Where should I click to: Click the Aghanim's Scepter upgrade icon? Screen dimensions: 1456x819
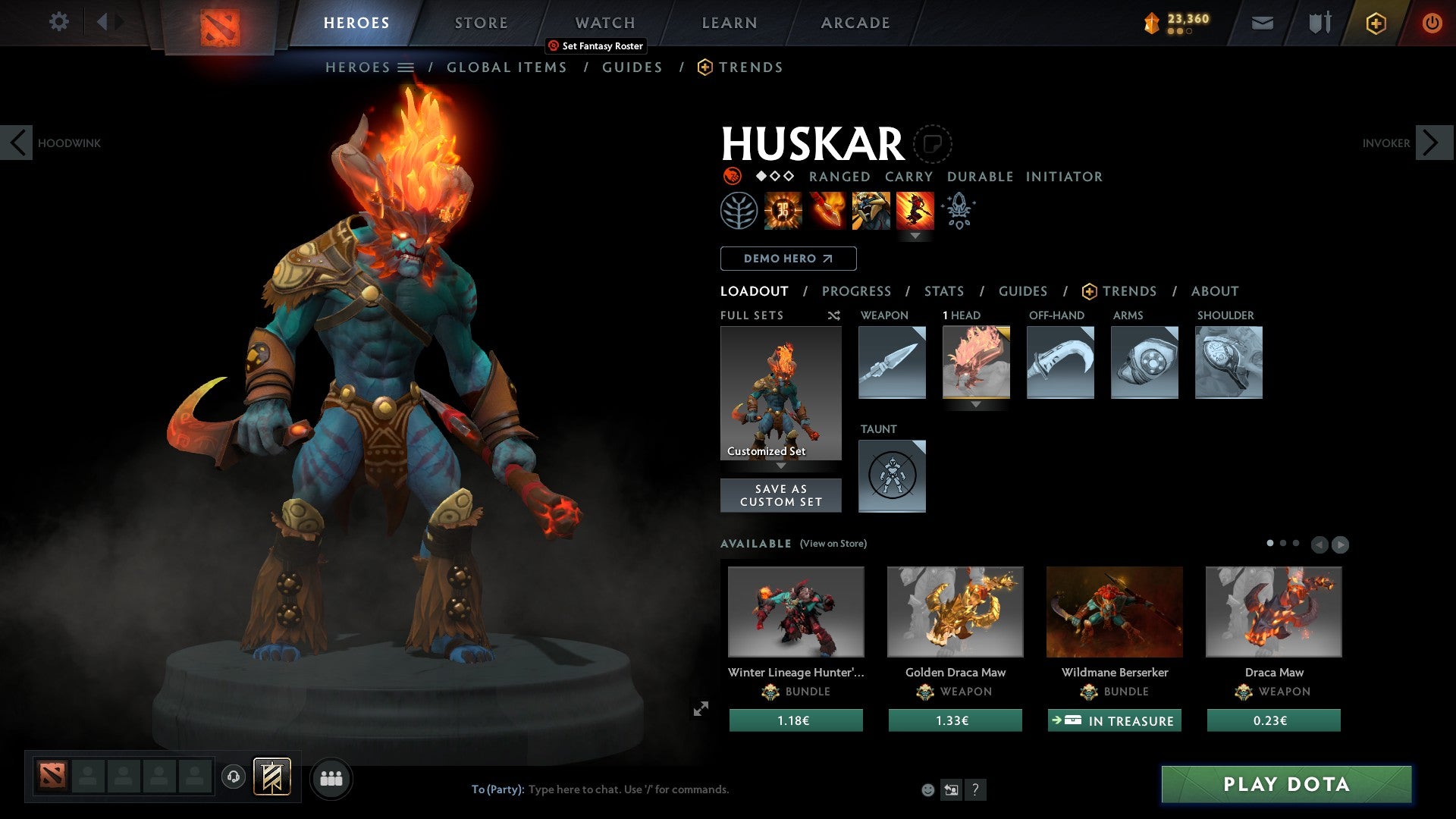pyautogui.click(x=958, y=211)
